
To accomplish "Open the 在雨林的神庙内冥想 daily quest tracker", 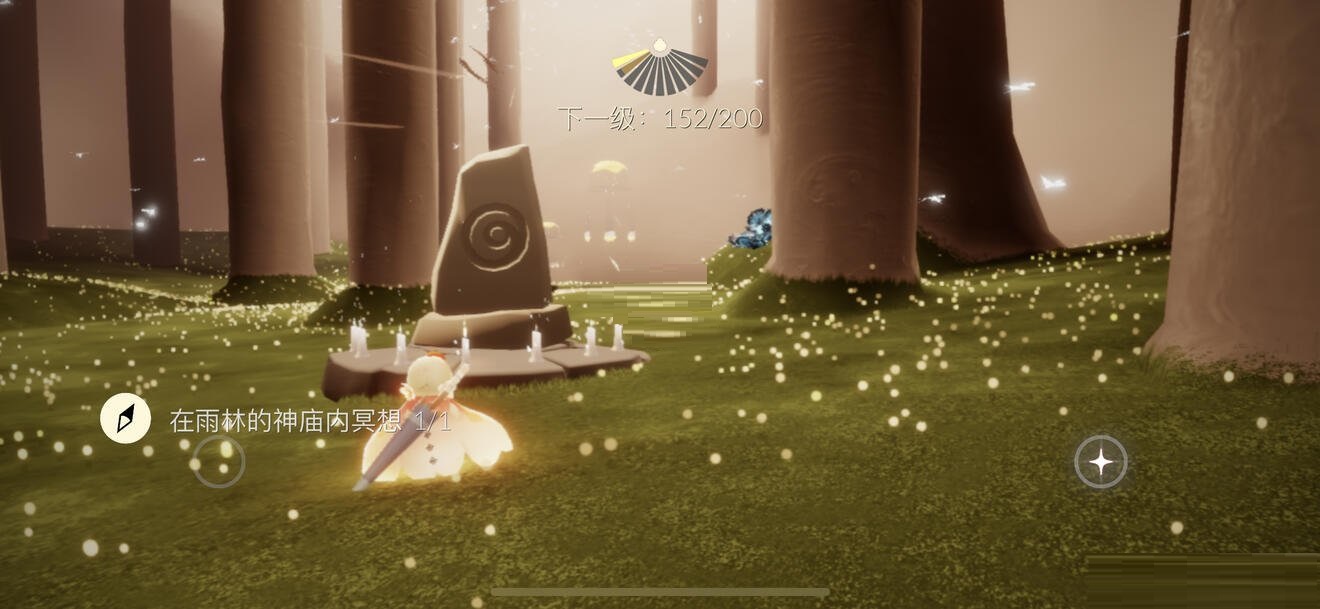I will pyautogui.click(x=310, y=421).
